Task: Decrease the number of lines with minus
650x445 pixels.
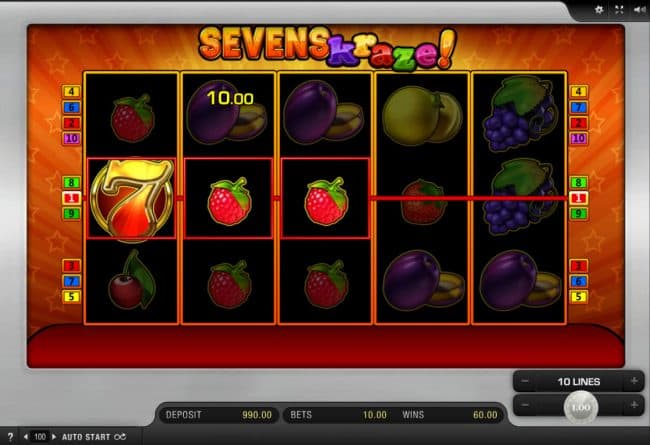Action: pos(522,382)
